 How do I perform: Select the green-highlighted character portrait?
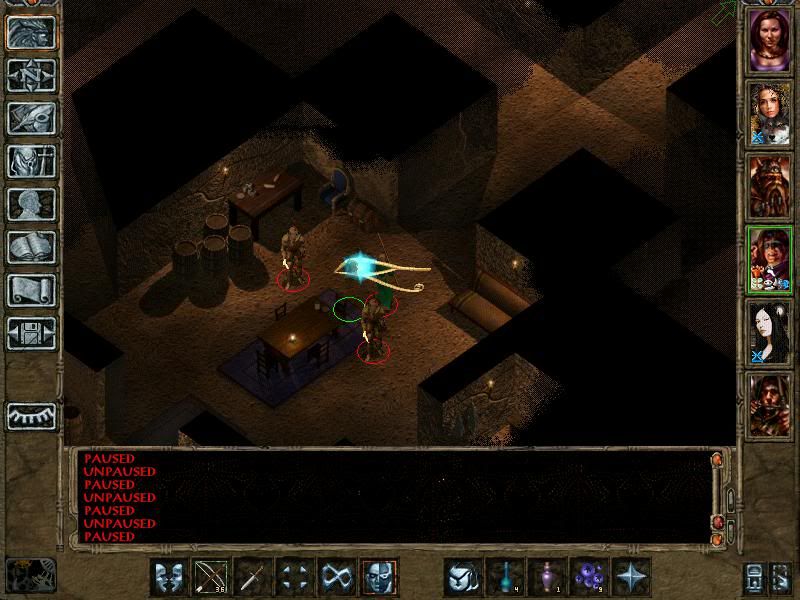click(769, 259)
